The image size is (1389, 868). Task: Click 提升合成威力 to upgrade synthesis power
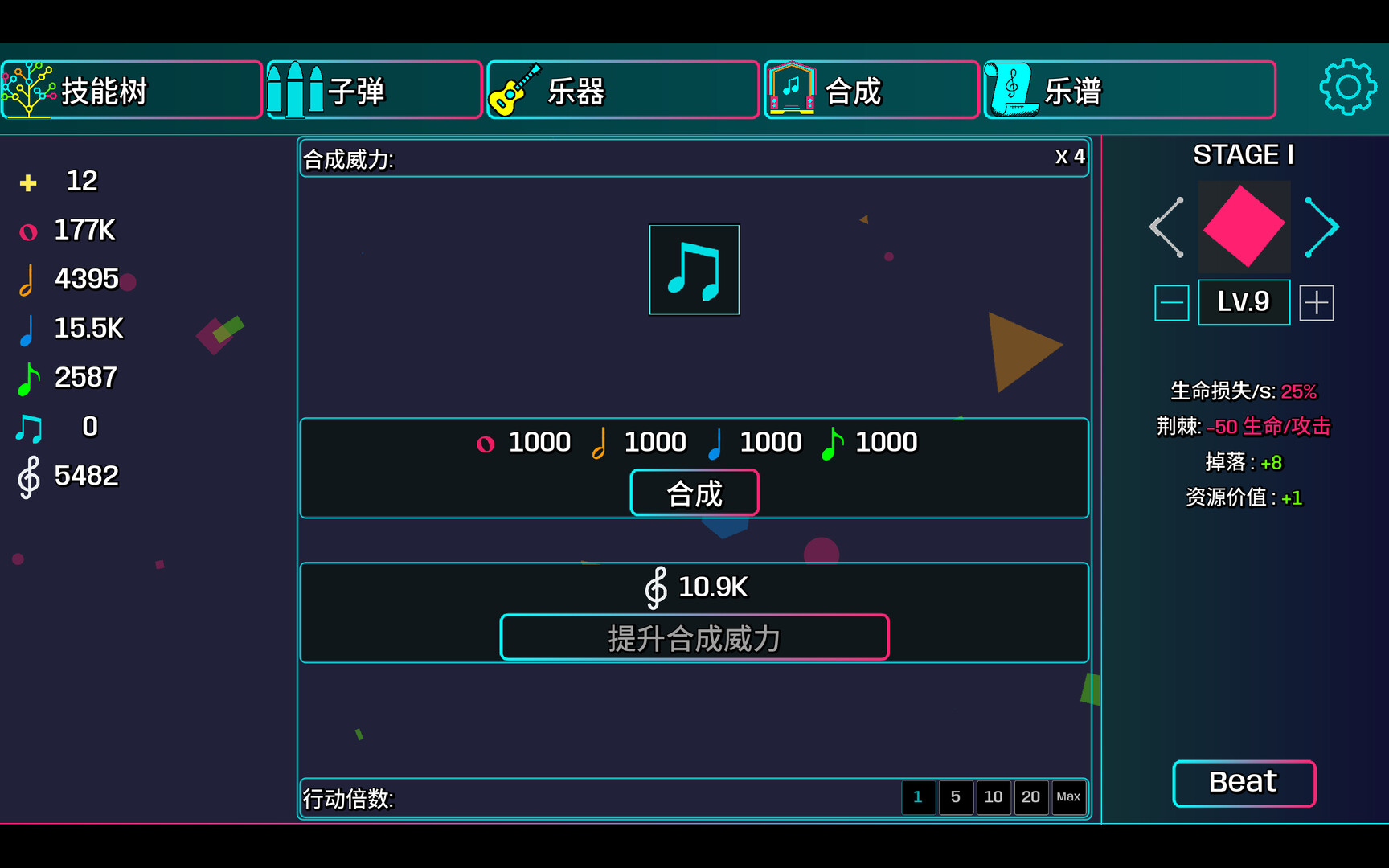694,637
